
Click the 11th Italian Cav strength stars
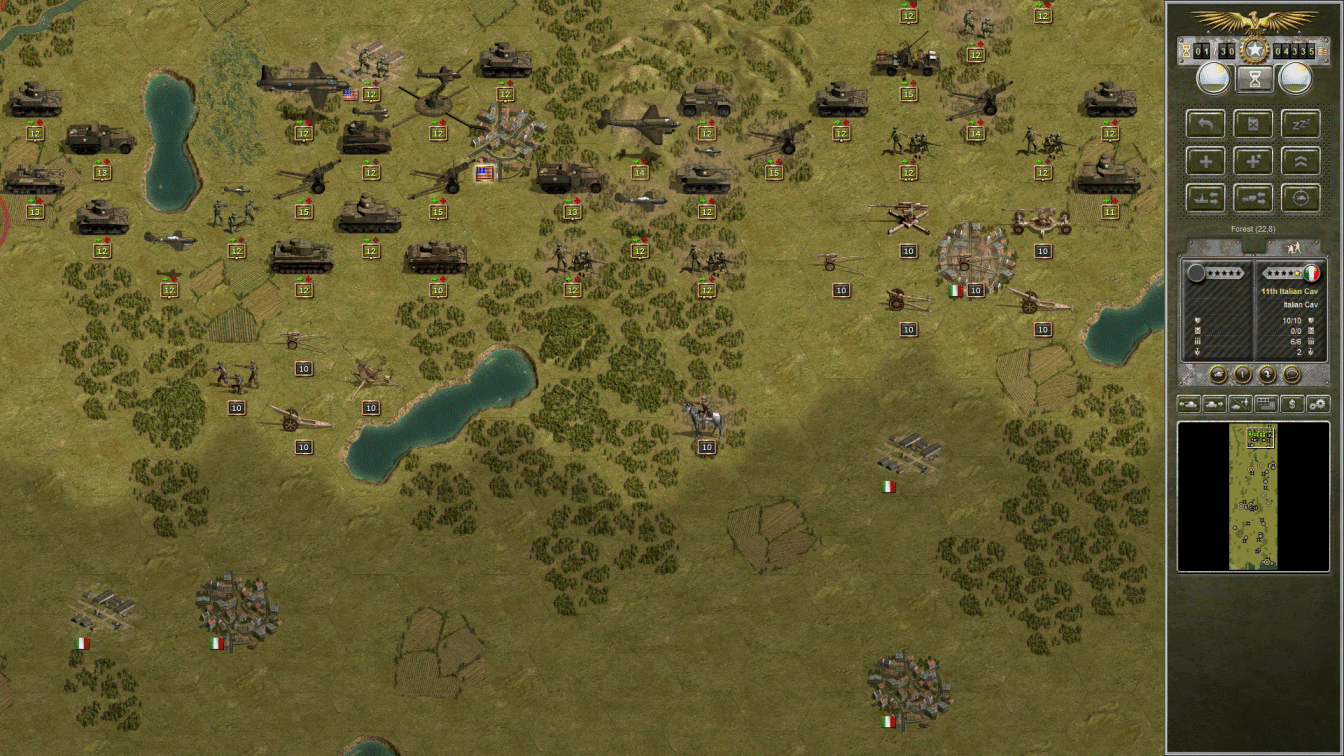click(x=1283, y=272)
